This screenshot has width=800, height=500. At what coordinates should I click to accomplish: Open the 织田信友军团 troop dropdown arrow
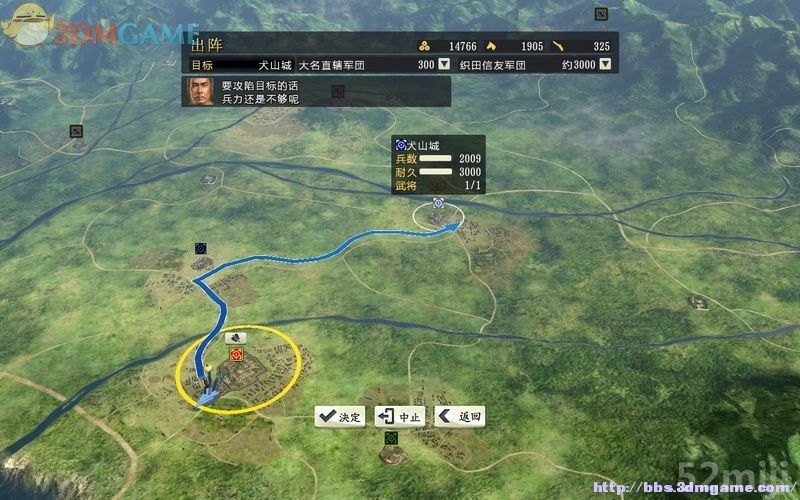(x=605, y=65)
